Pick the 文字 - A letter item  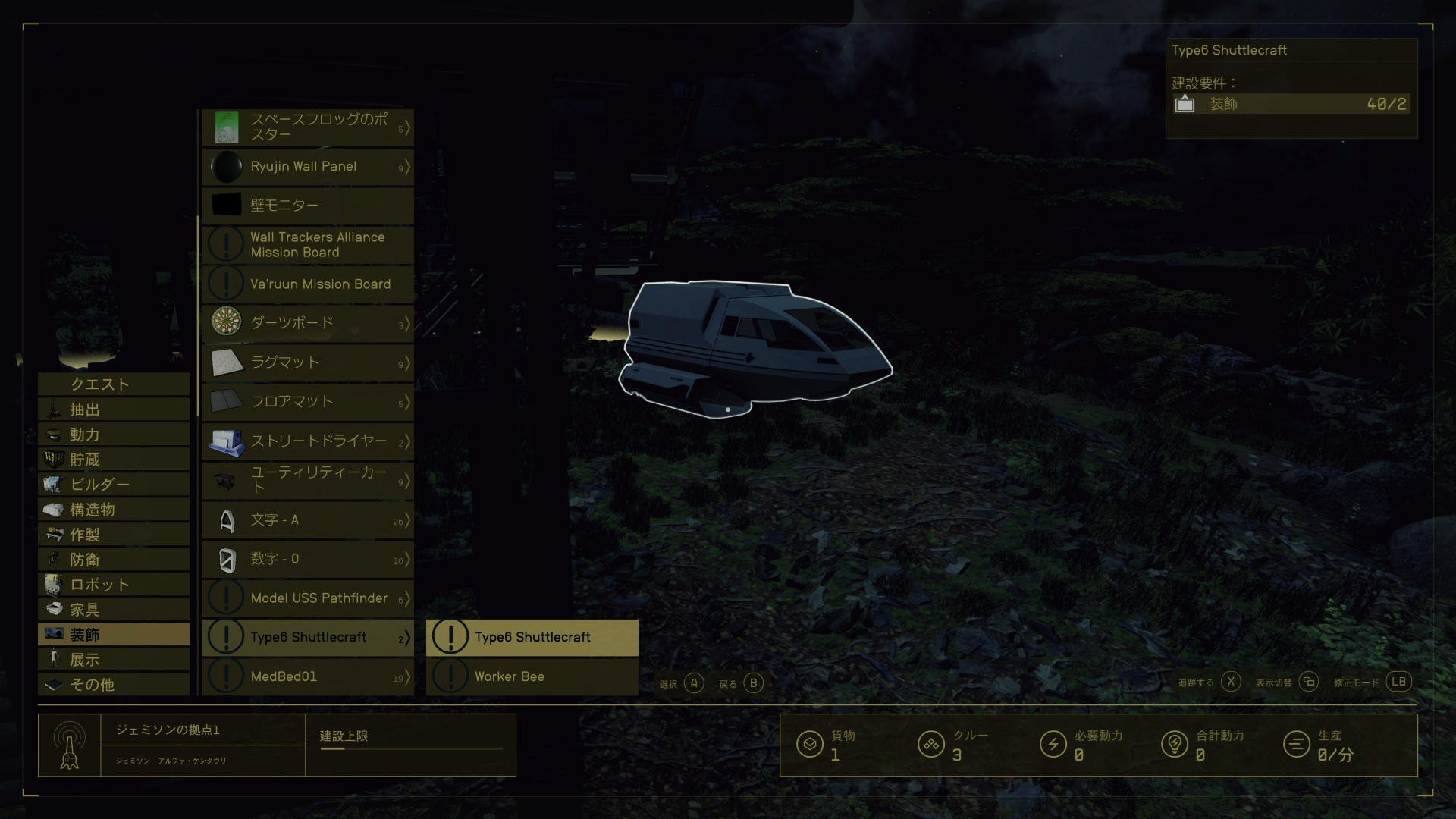point(308,520)
